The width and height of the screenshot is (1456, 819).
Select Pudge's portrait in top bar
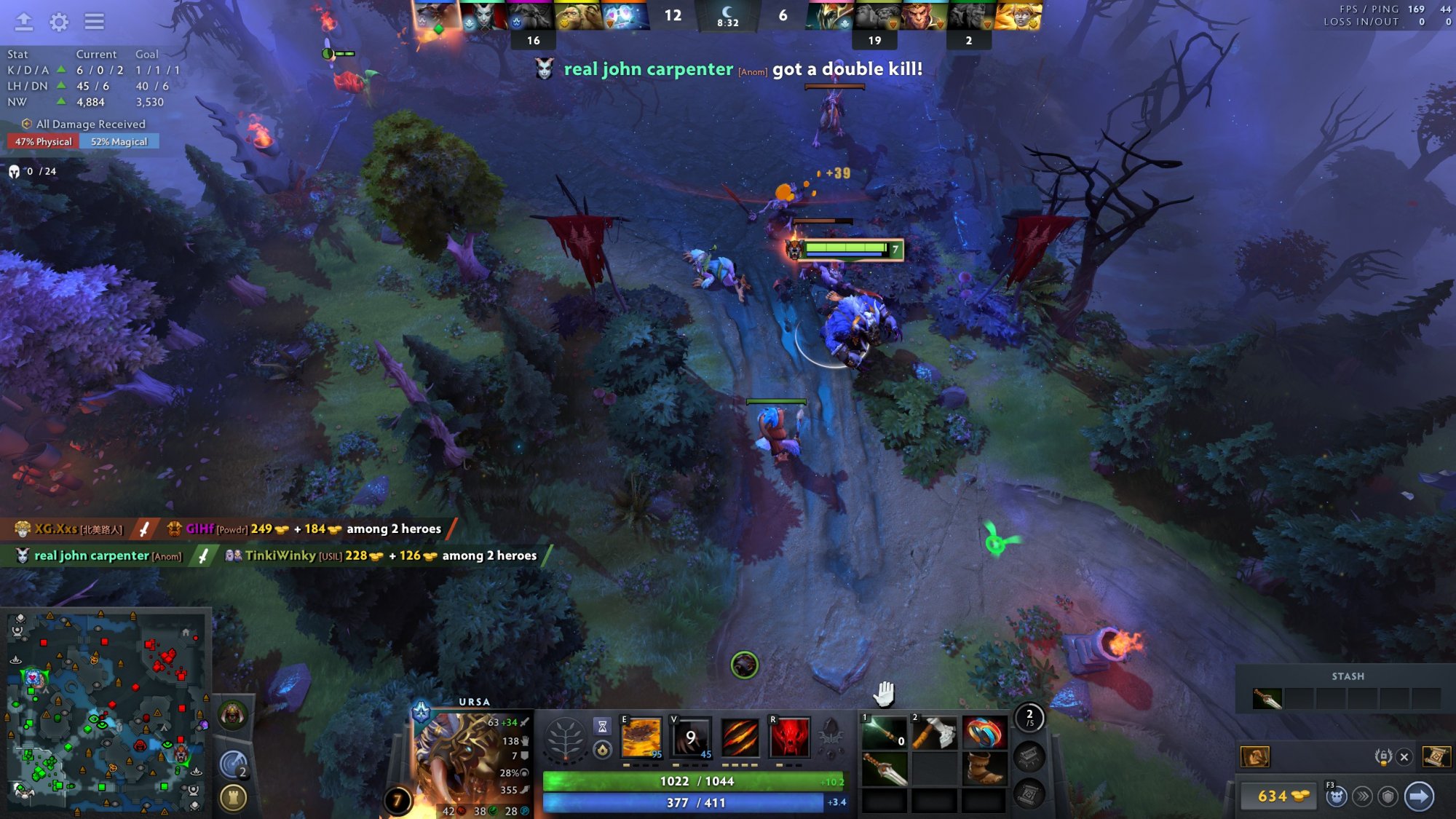579,16
